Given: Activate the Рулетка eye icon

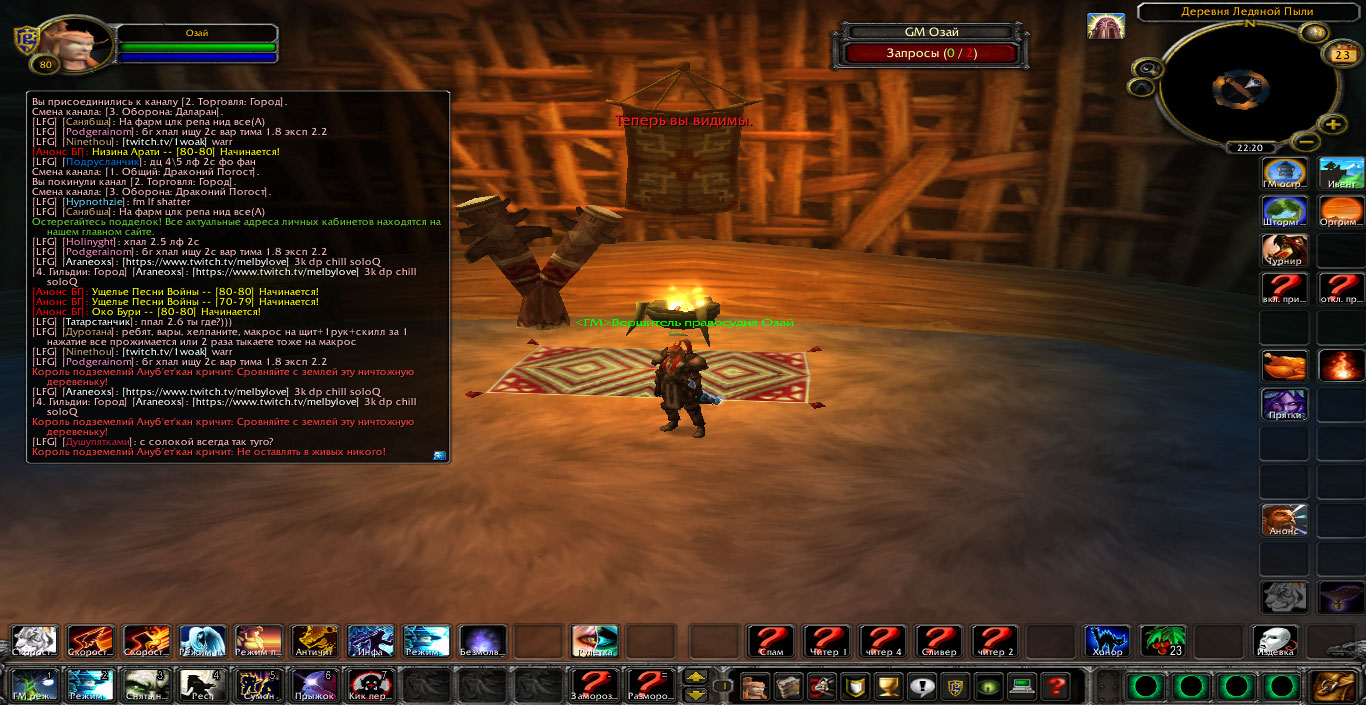Looking at the screenshot, I should [x=594, y=642].
